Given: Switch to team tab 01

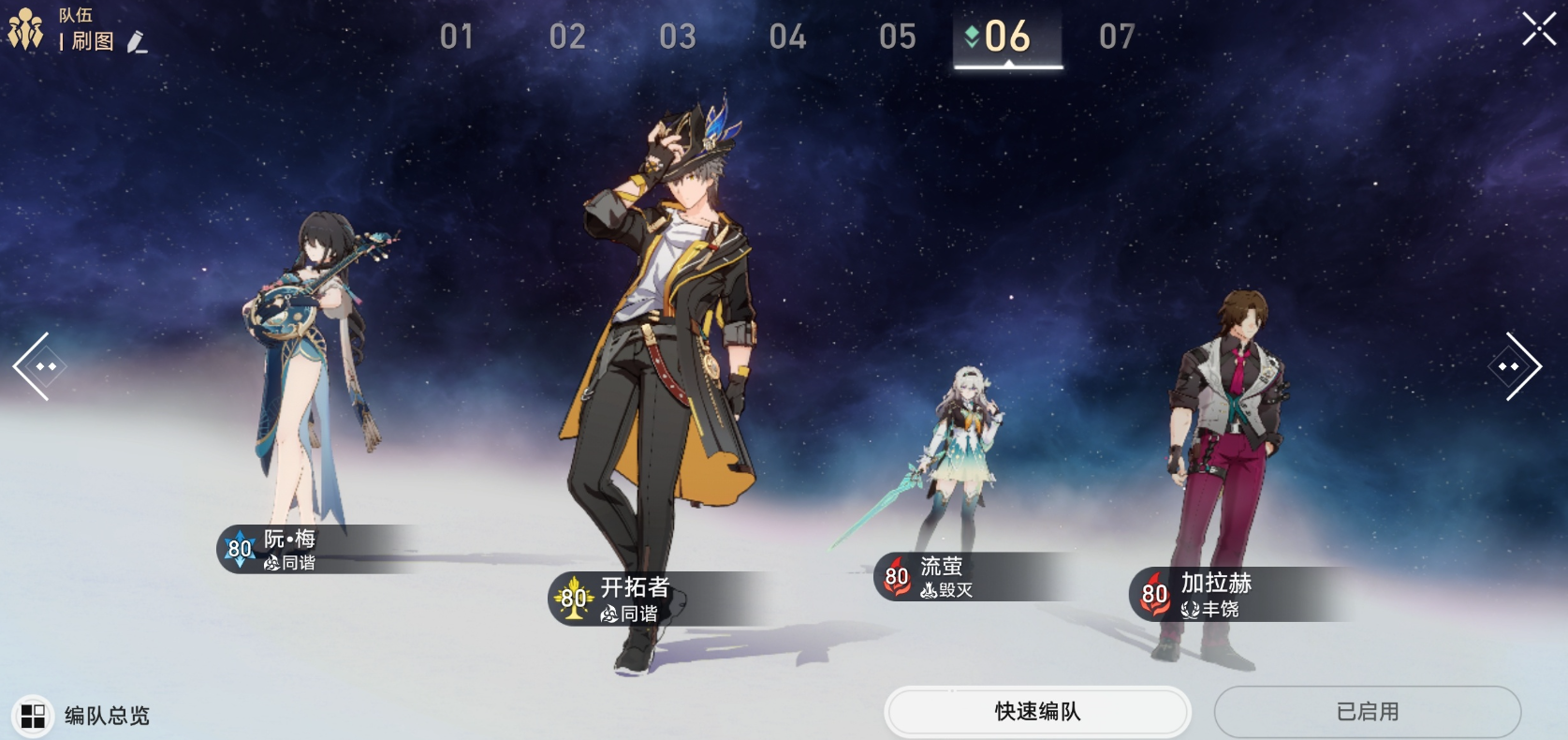Looking at the screenshot, I should tap(457, 37).
